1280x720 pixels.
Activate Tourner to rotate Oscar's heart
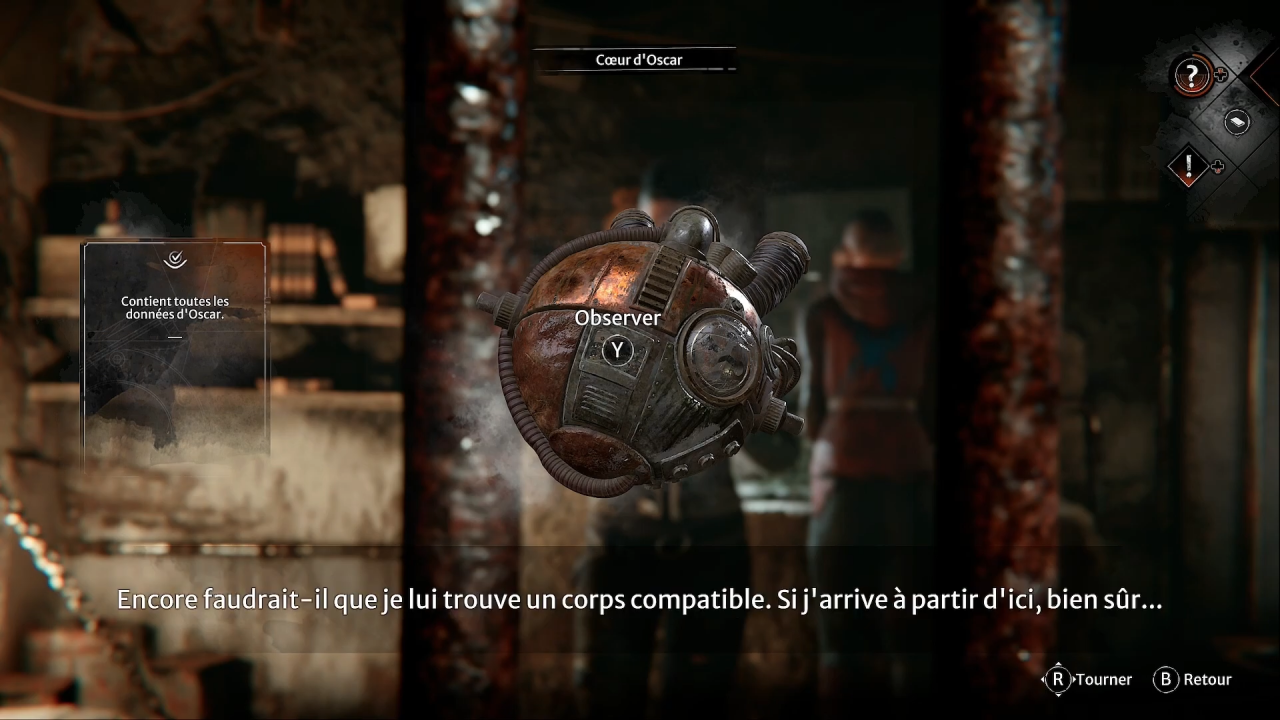pos(1090,679)
